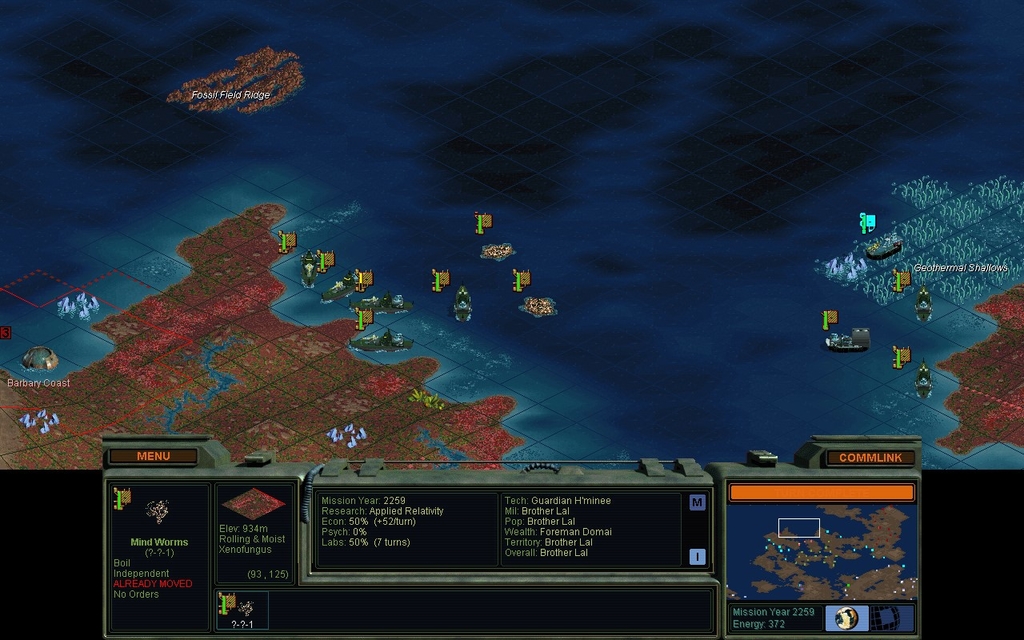The height and width of the screenshot is (640, 1024).
Task: Select the planet globe view icon
Action: tap(846, 618)
